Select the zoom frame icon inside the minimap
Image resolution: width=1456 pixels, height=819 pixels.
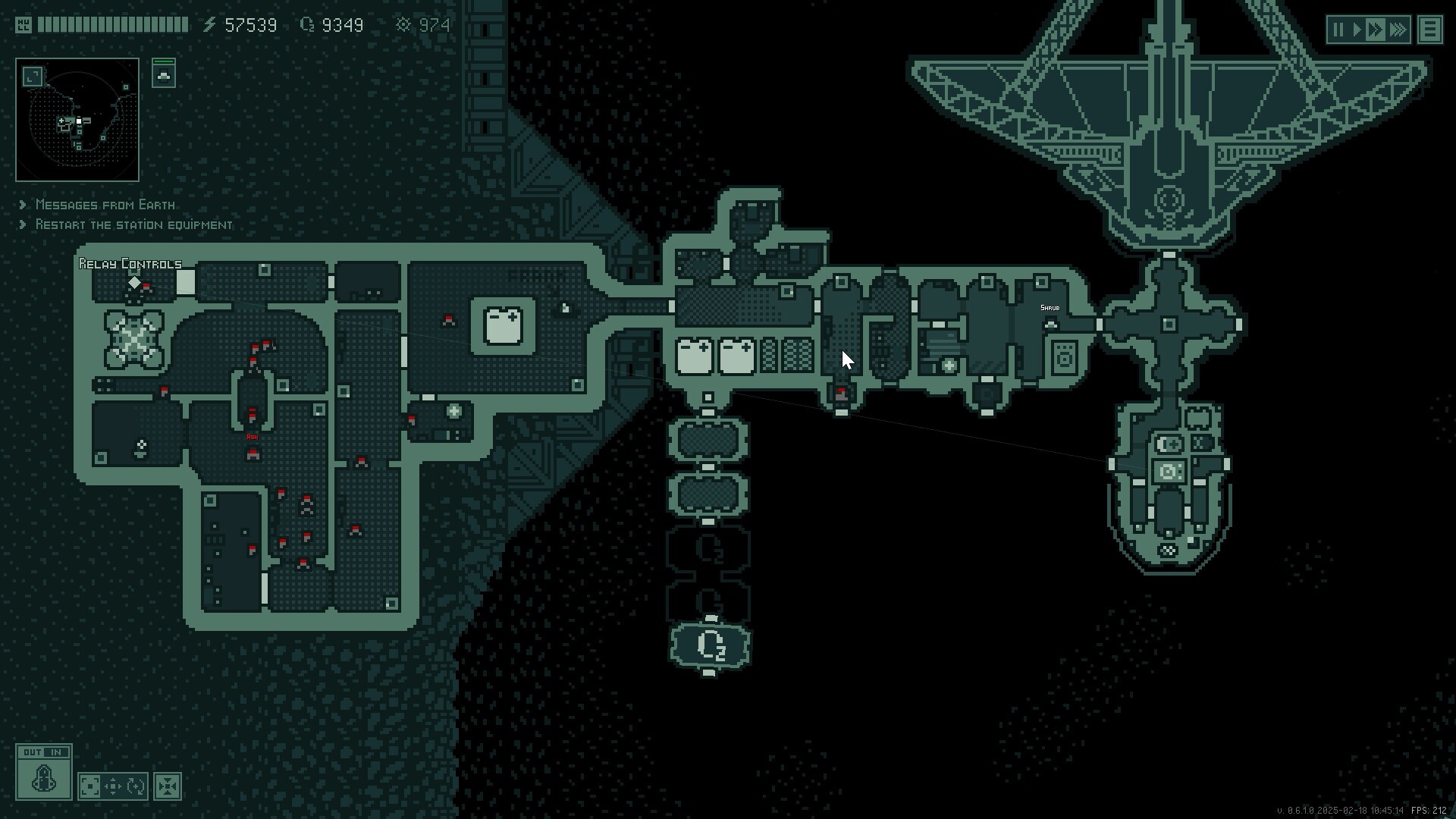click(x=30, y=76)
